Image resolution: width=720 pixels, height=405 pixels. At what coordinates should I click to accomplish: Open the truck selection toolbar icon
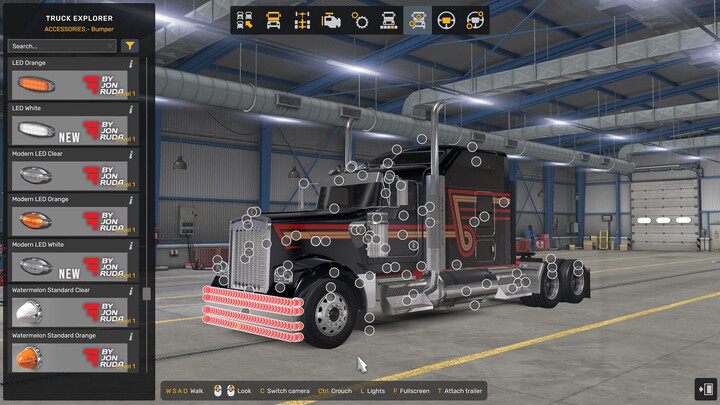[x=244, y=20]
